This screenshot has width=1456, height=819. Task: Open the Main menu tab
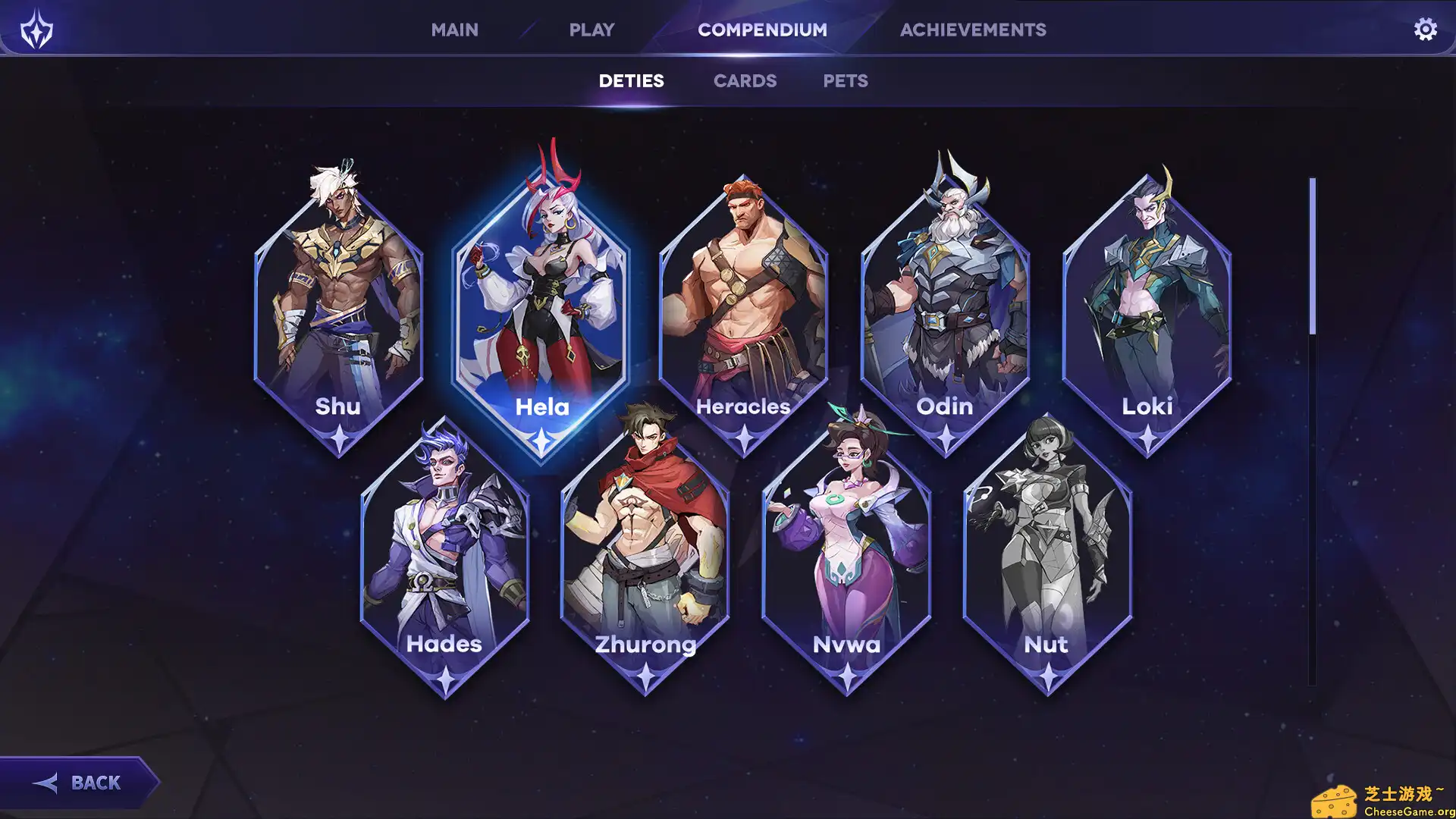pyautogui.click(x=454, y=30)
